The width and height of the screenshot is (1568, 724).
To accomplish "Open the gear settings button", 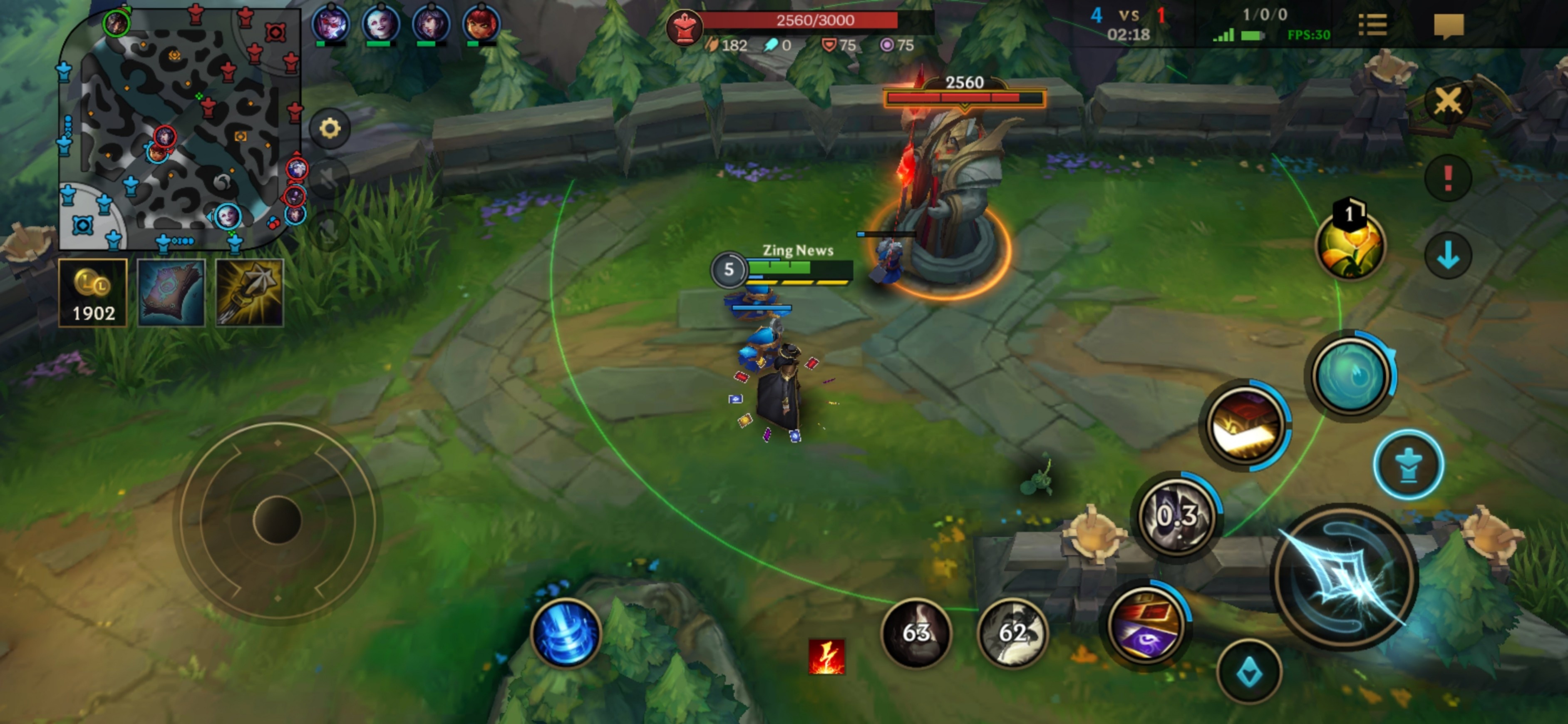I will pos(330,129).
